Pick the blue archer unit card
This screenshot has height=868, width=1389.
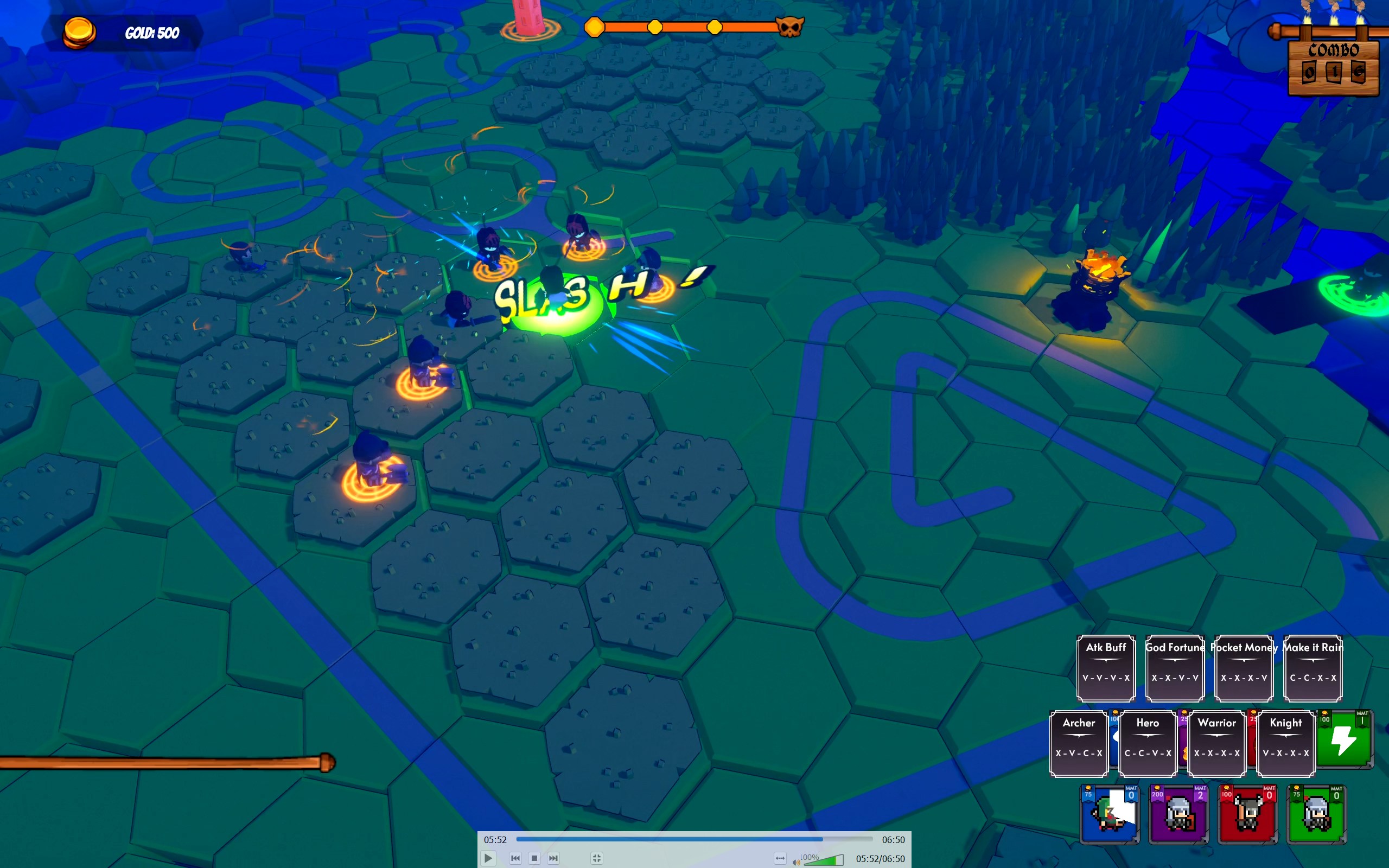[x=1110, y=813]
